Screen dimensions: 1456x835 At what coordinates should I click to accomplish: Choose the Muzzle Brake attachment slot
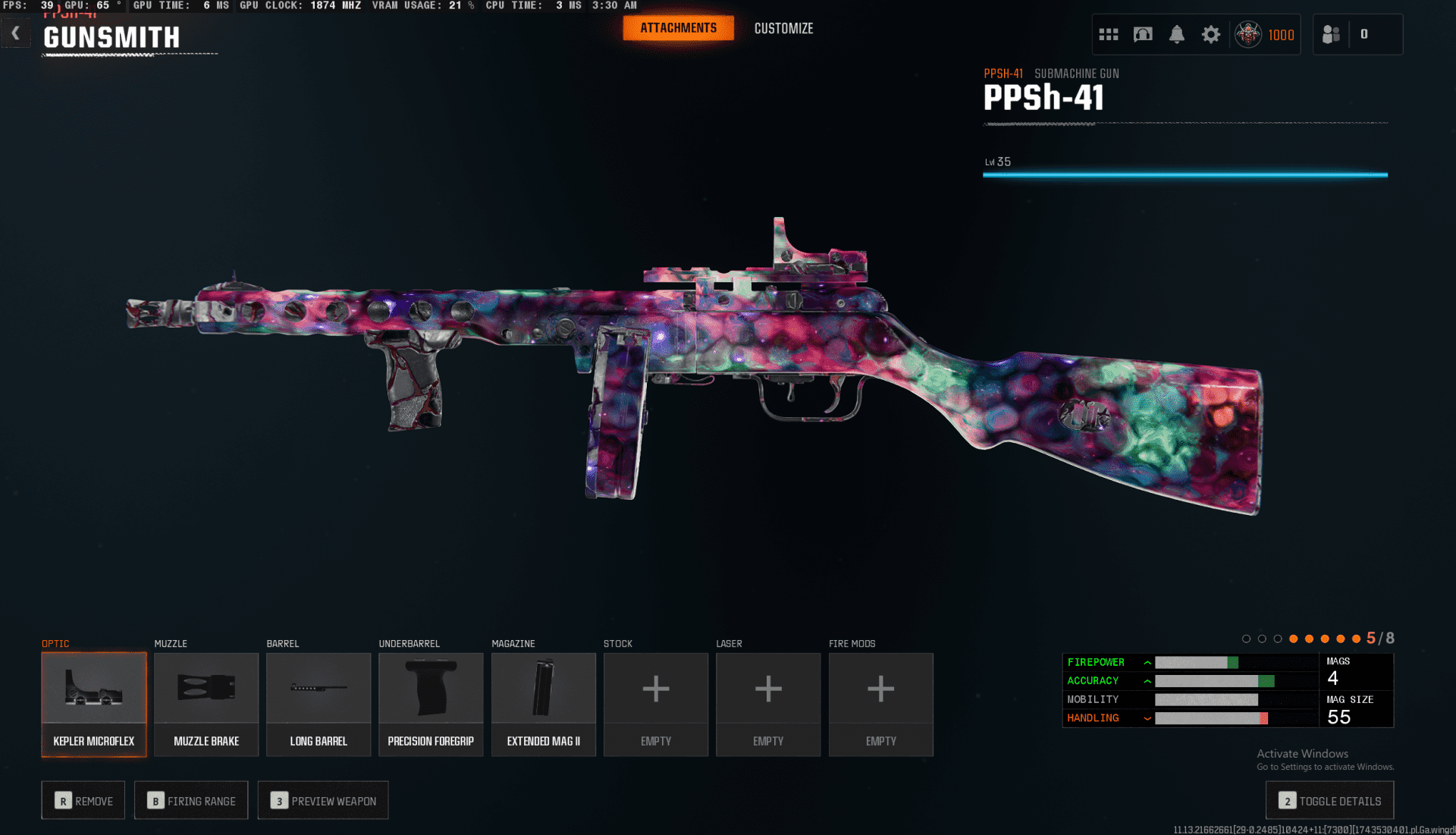(206, 704)
